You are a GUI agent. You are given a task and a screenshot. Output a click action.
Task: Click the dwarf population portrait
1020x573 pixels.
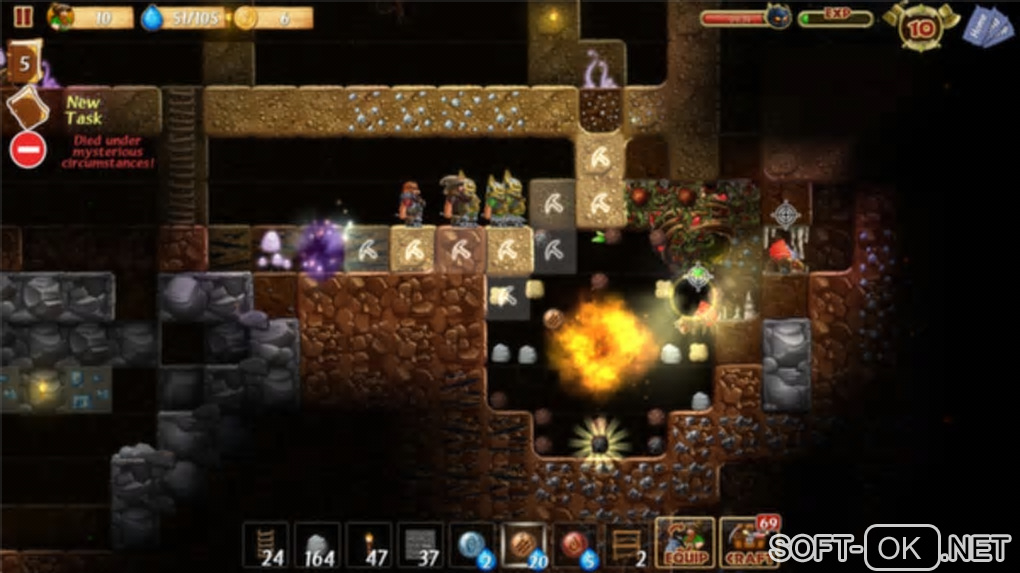point(62,17)
